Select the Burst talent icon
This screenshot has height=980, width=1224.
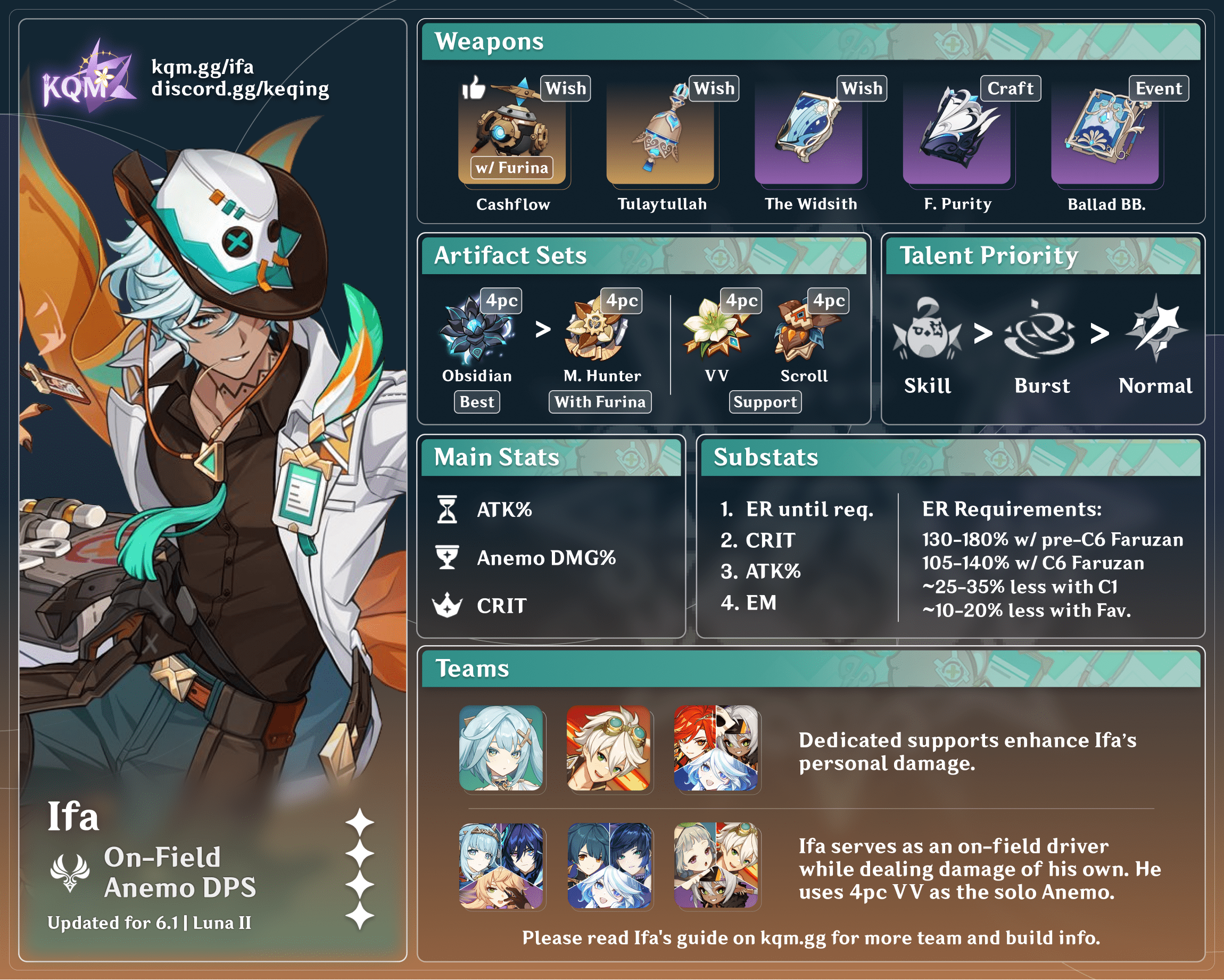tap(1040, 331)
